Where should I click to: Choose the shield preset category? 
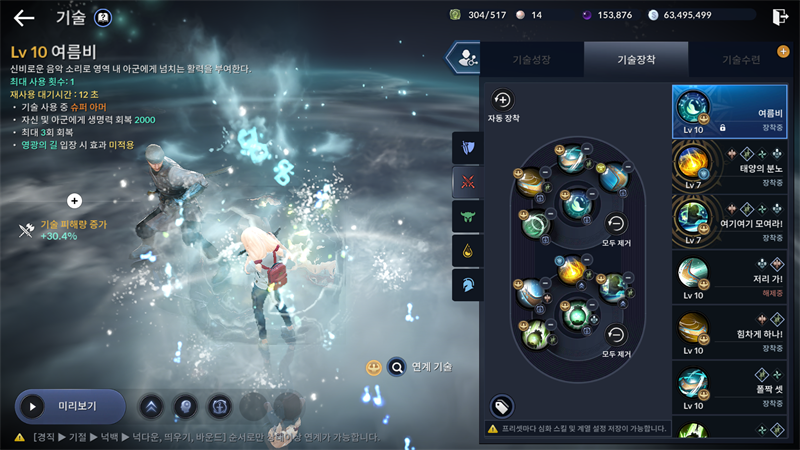[467, 148]
